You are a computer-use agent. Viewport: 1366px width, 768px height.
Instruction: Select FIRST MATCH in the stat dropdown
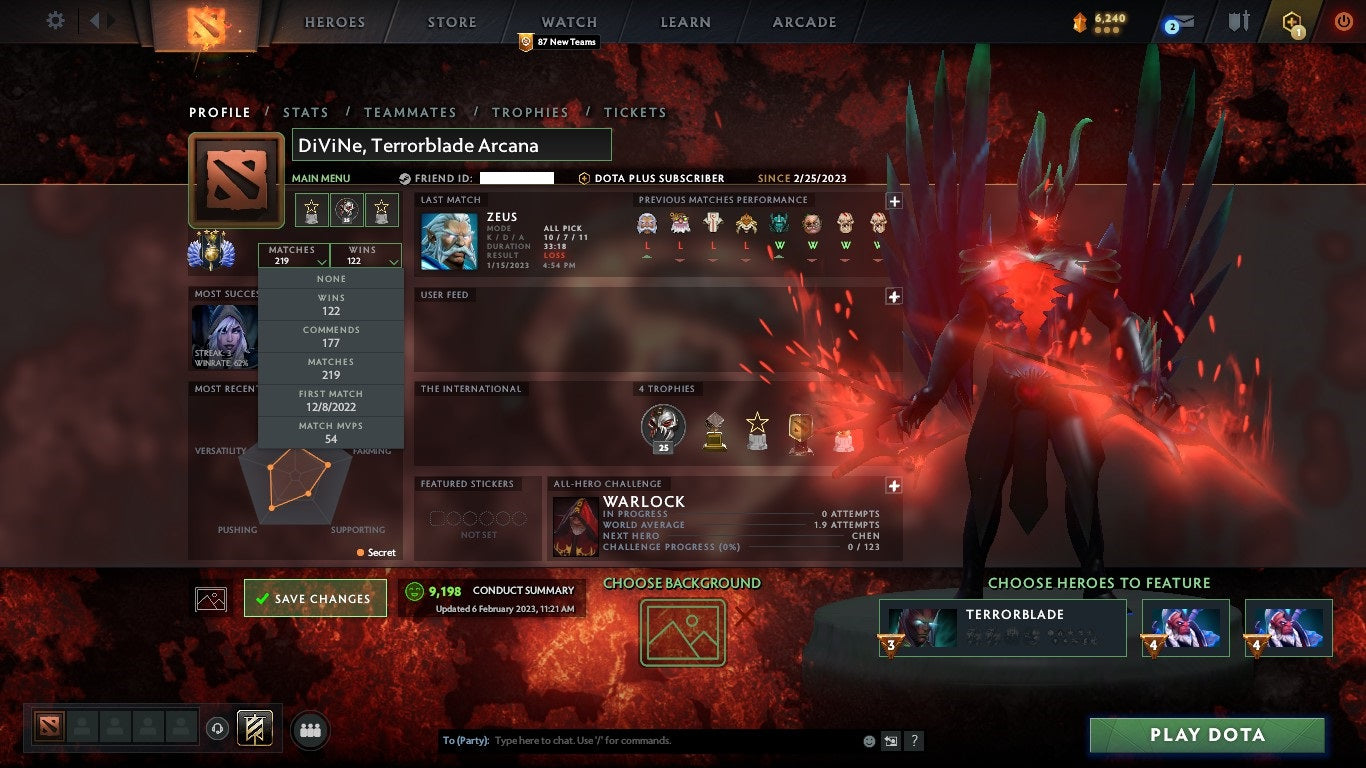point(331,401)
